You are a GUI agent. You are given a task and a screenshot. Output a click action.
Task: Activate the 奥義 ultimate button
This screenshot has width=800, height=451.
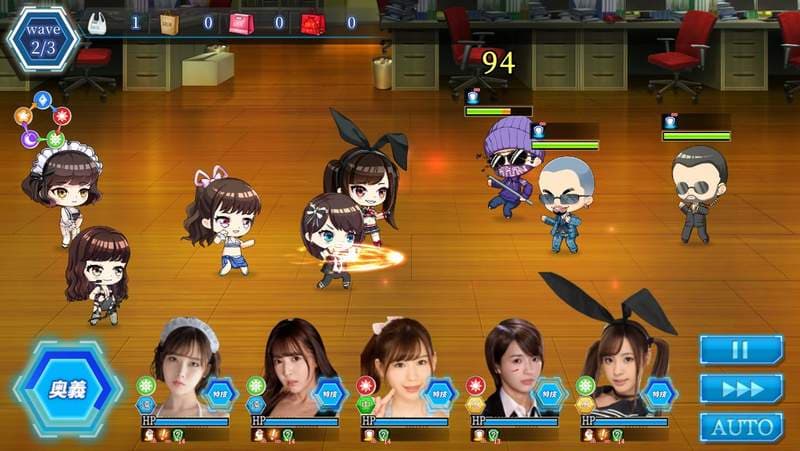coord(67,389)
